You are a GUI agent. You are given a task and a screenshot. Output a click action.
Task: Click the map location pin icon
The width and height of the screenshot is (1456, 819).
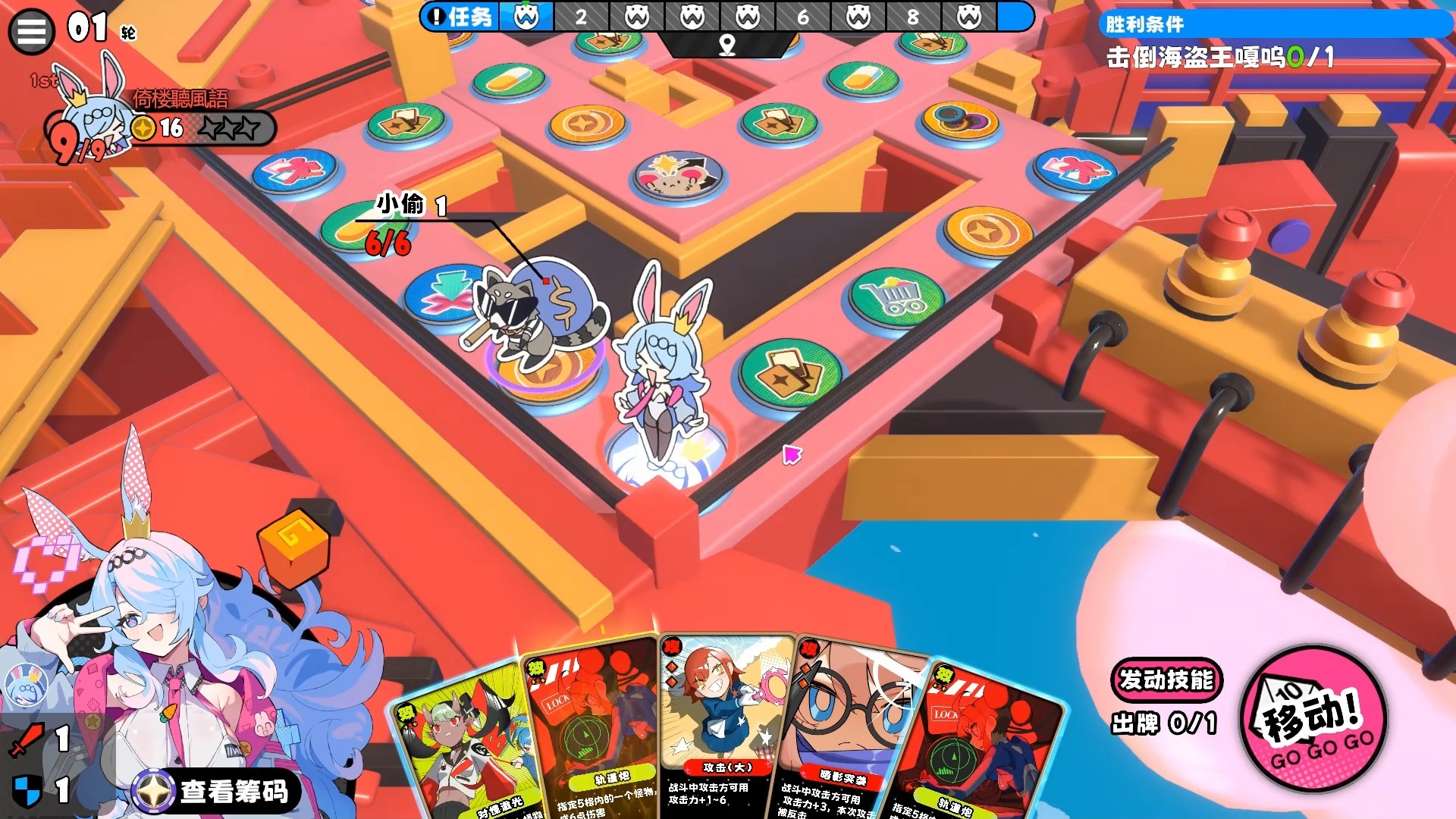click(726, 45)
